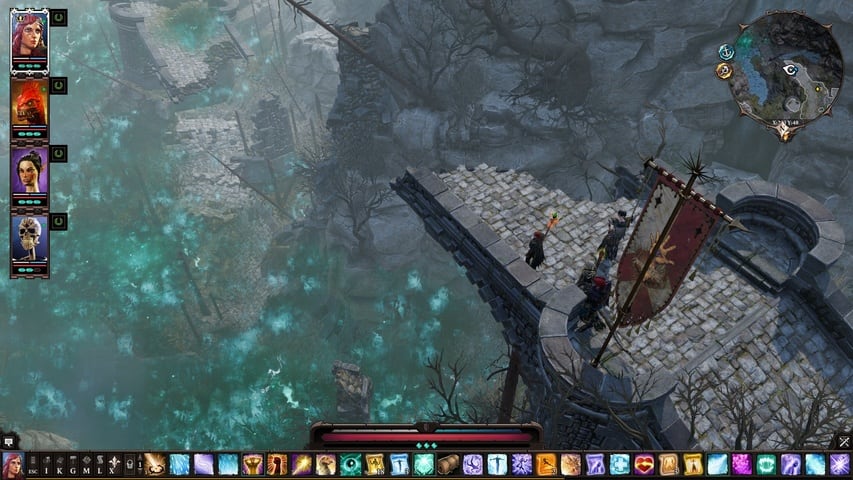Open the chat log speech bubble
Viewport: 853px width, 480px height.
7,440
